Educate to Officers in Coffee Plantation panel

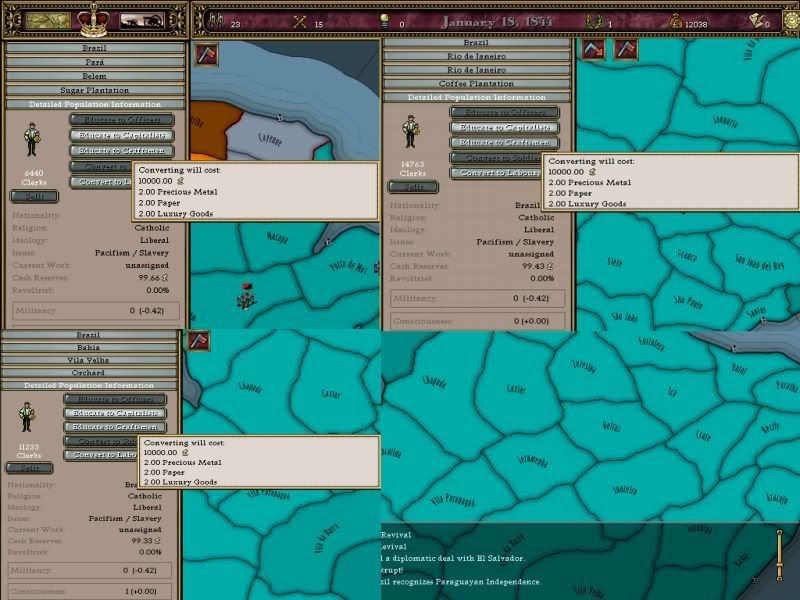(x=504, y=113)
